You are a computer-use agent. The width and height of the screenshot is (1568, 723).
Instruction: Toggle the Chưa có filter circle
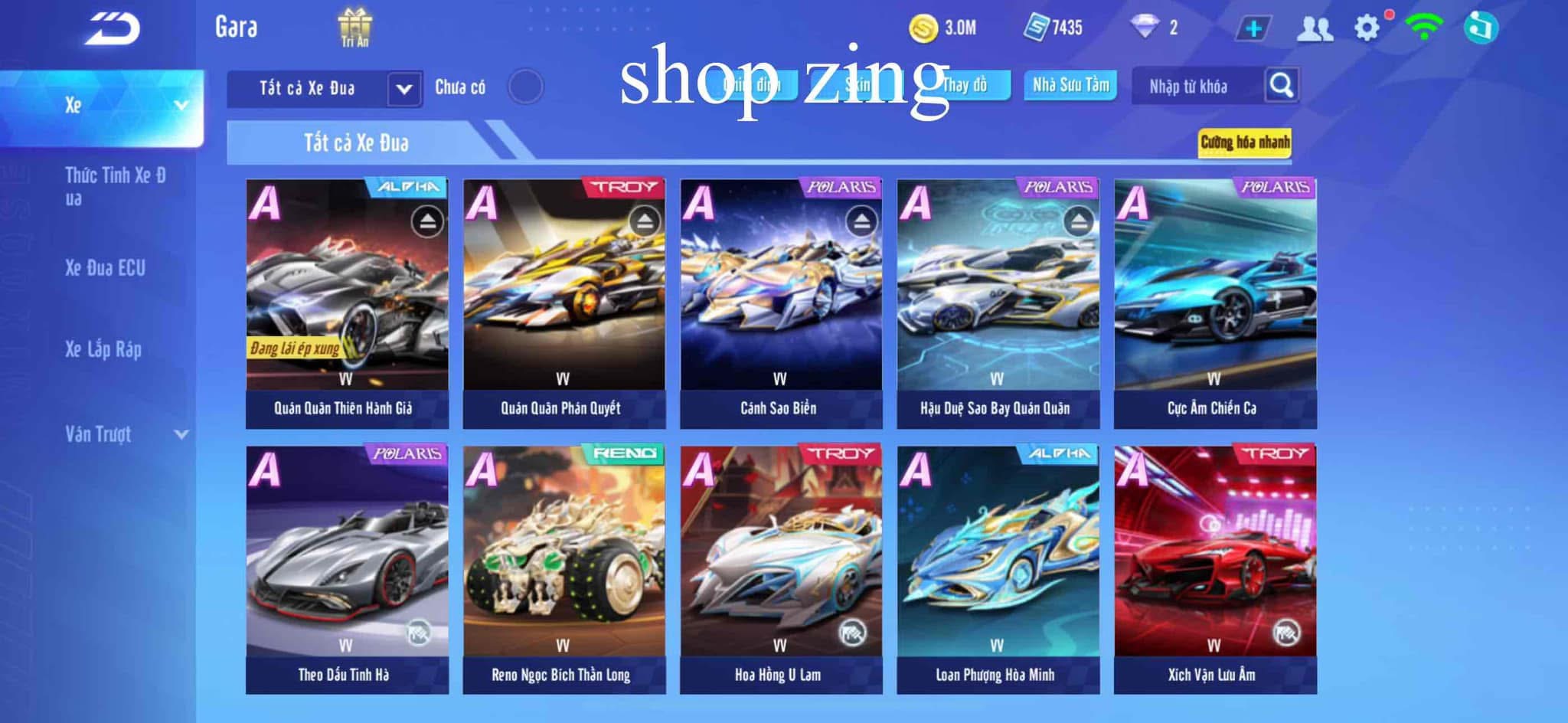tap(525, 87)
